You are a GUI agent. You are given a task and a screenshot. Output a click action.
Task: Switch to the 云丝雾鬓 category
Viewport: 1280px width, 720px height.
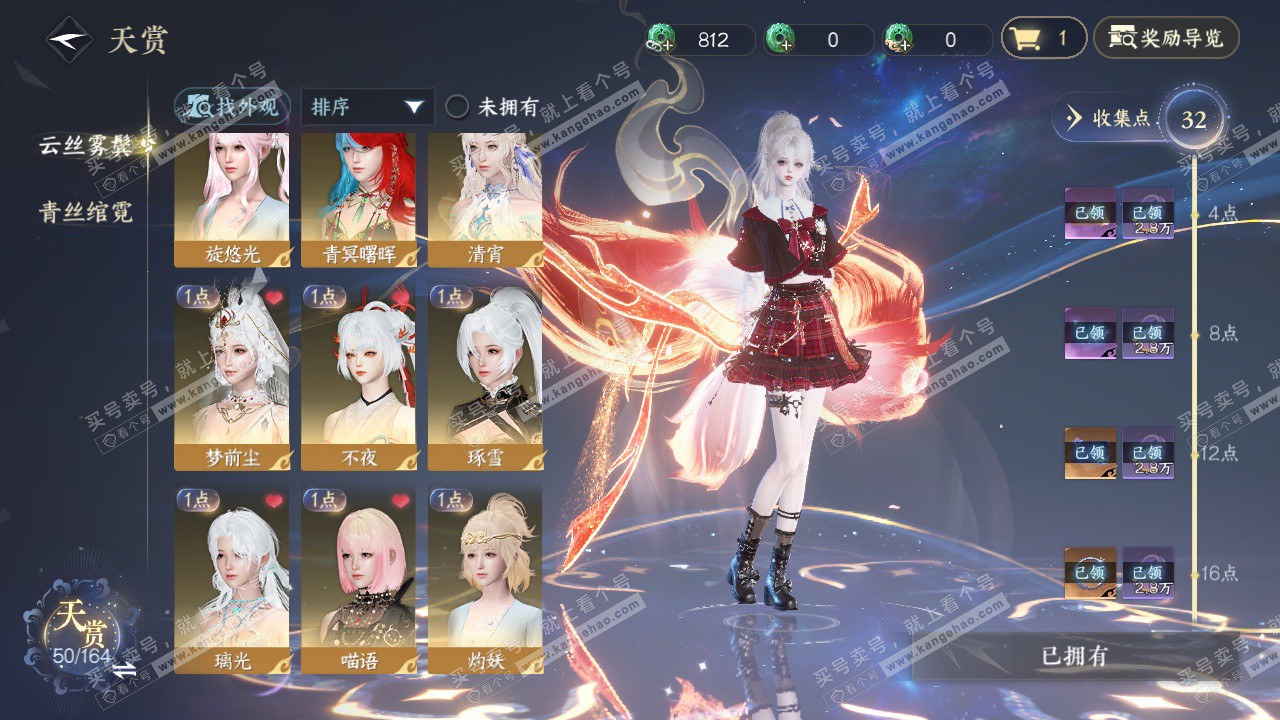click(87, 145)
